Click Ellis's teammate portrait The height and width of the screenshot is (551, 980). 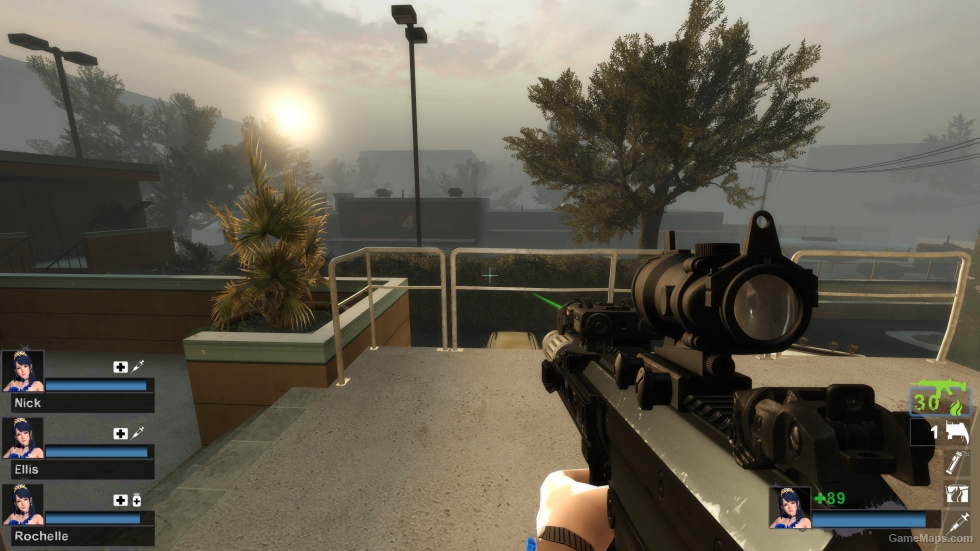23,437
